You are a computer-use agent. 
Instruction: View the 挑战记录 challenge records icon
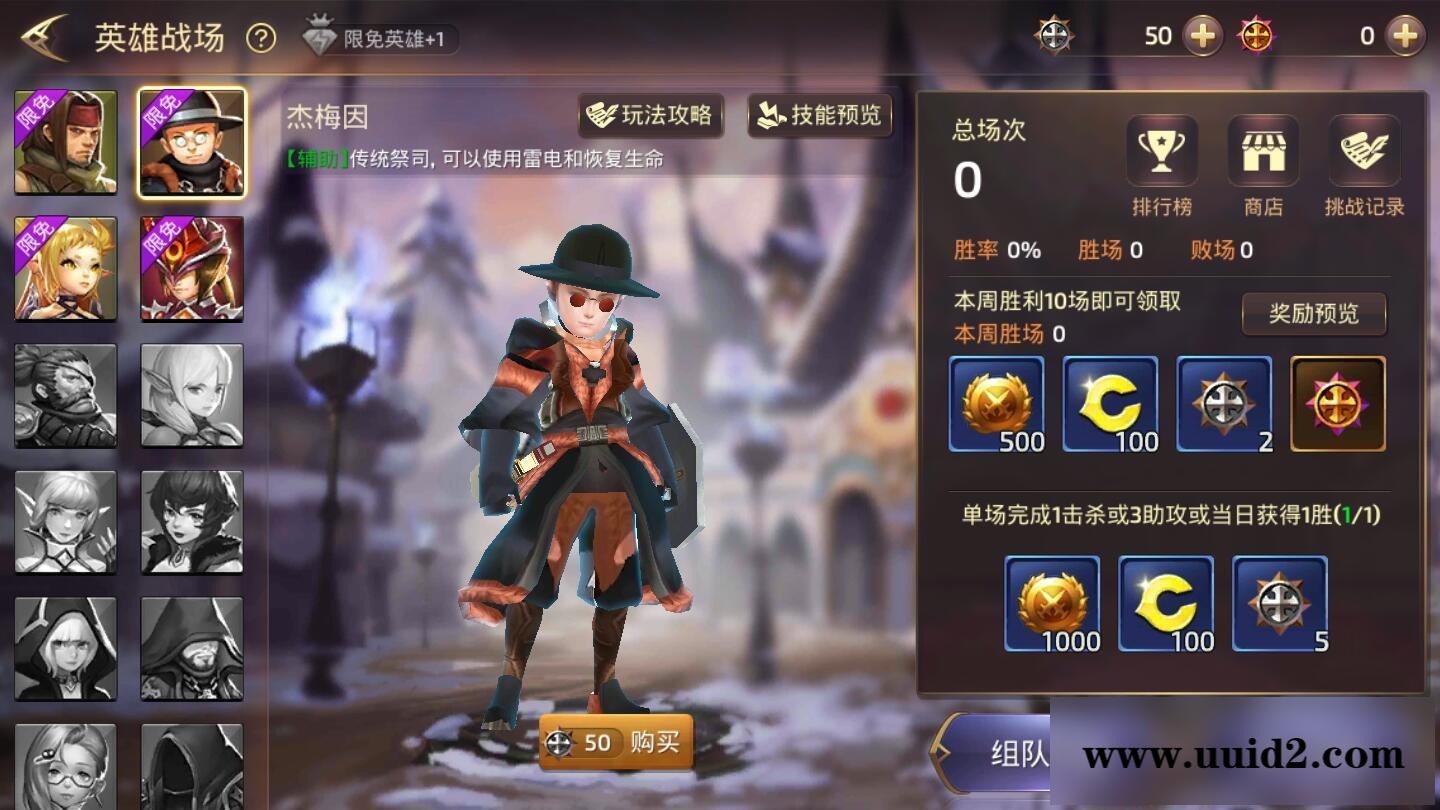tap(1364, 150)
